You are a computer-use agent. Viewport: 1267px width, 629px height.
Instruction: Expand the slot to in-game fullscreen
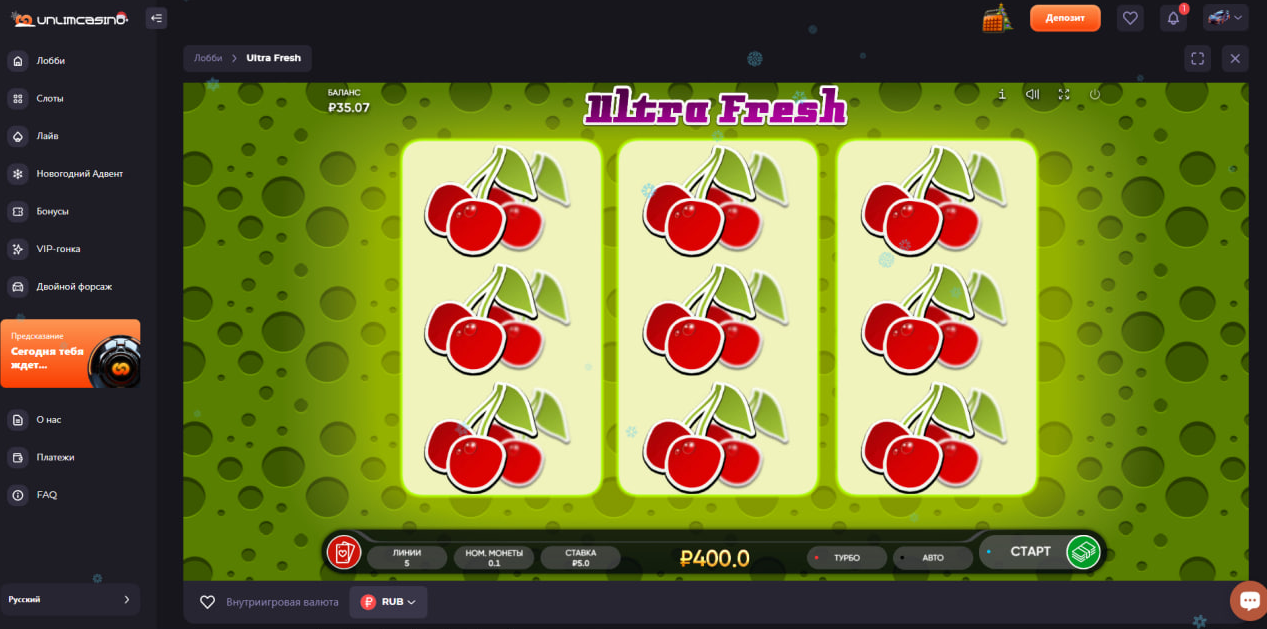coord(1064,94)
